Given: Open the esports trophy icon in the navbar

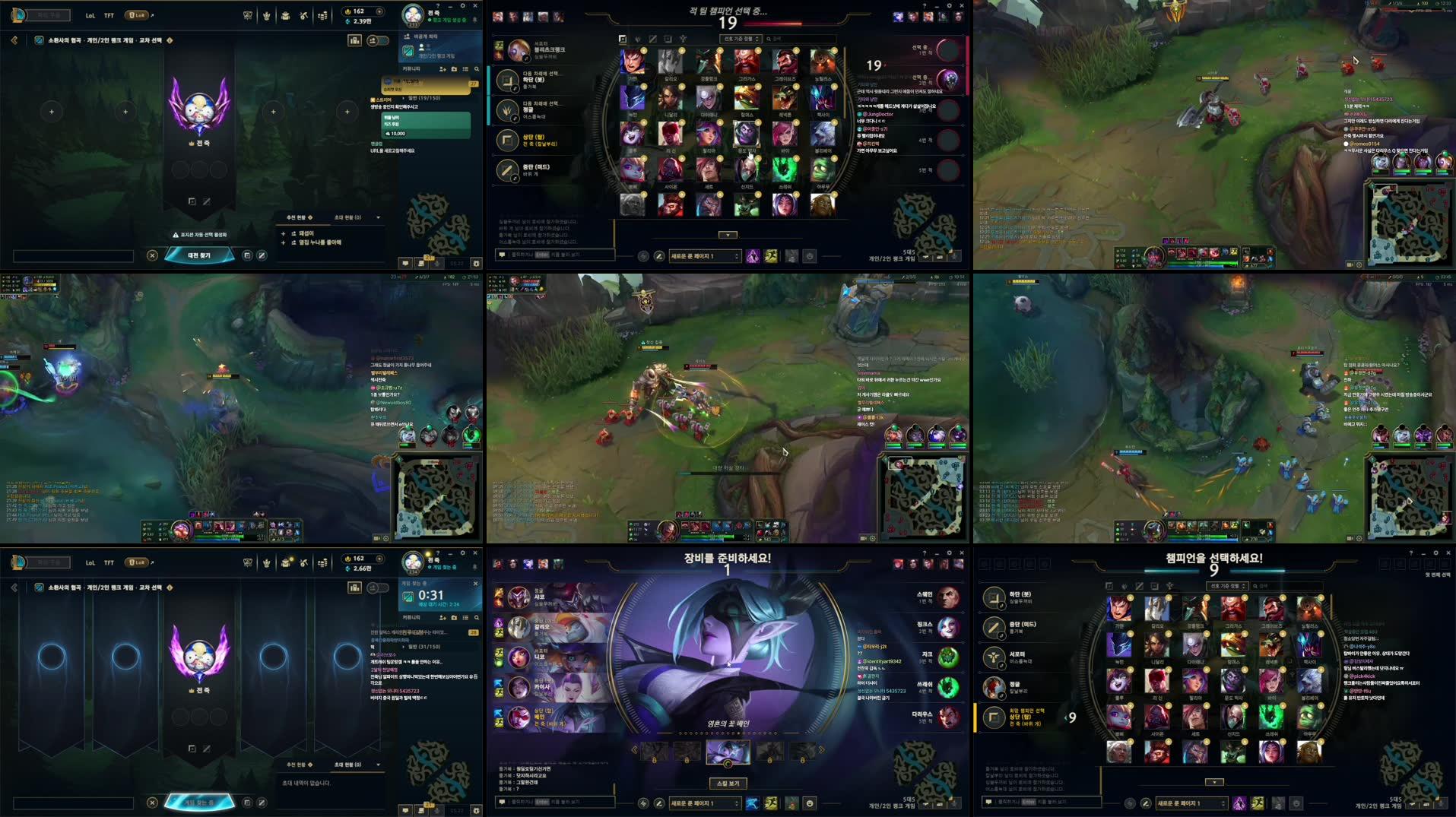Looking at the screenshot, I should 248,14.
